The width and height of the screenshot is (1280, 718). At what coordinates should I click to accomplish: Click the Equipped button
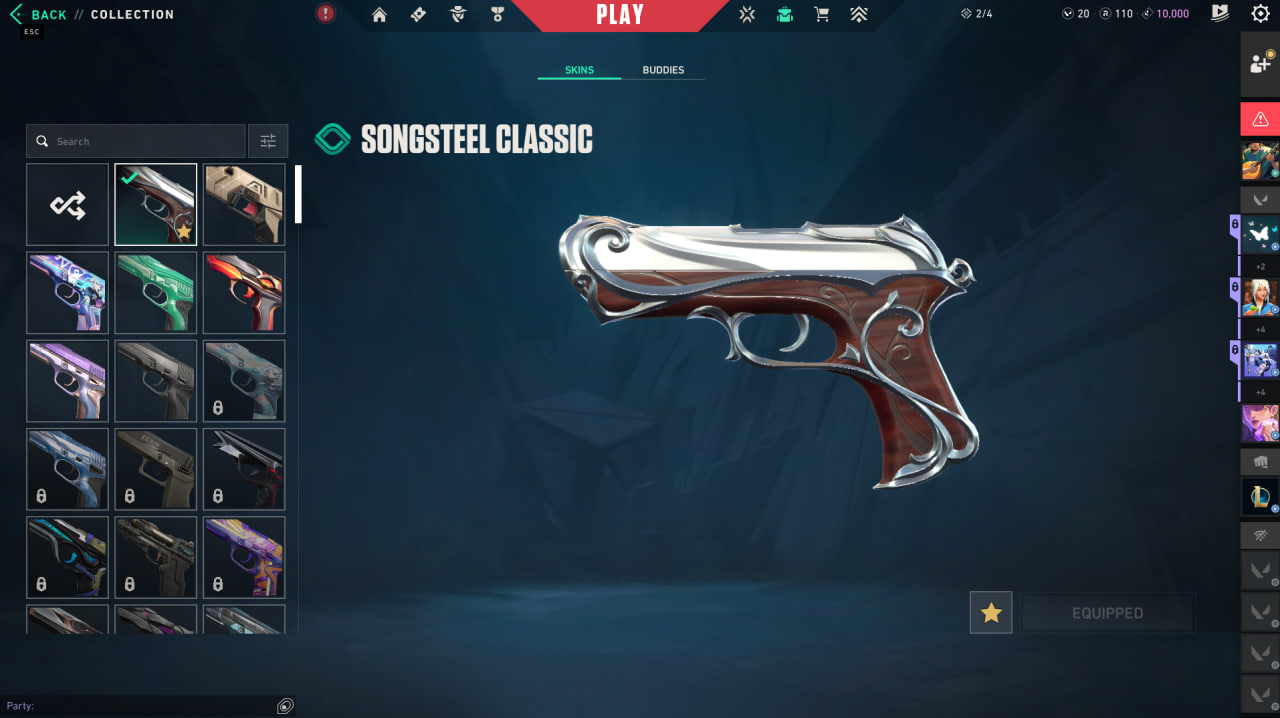coord(1107,613)
